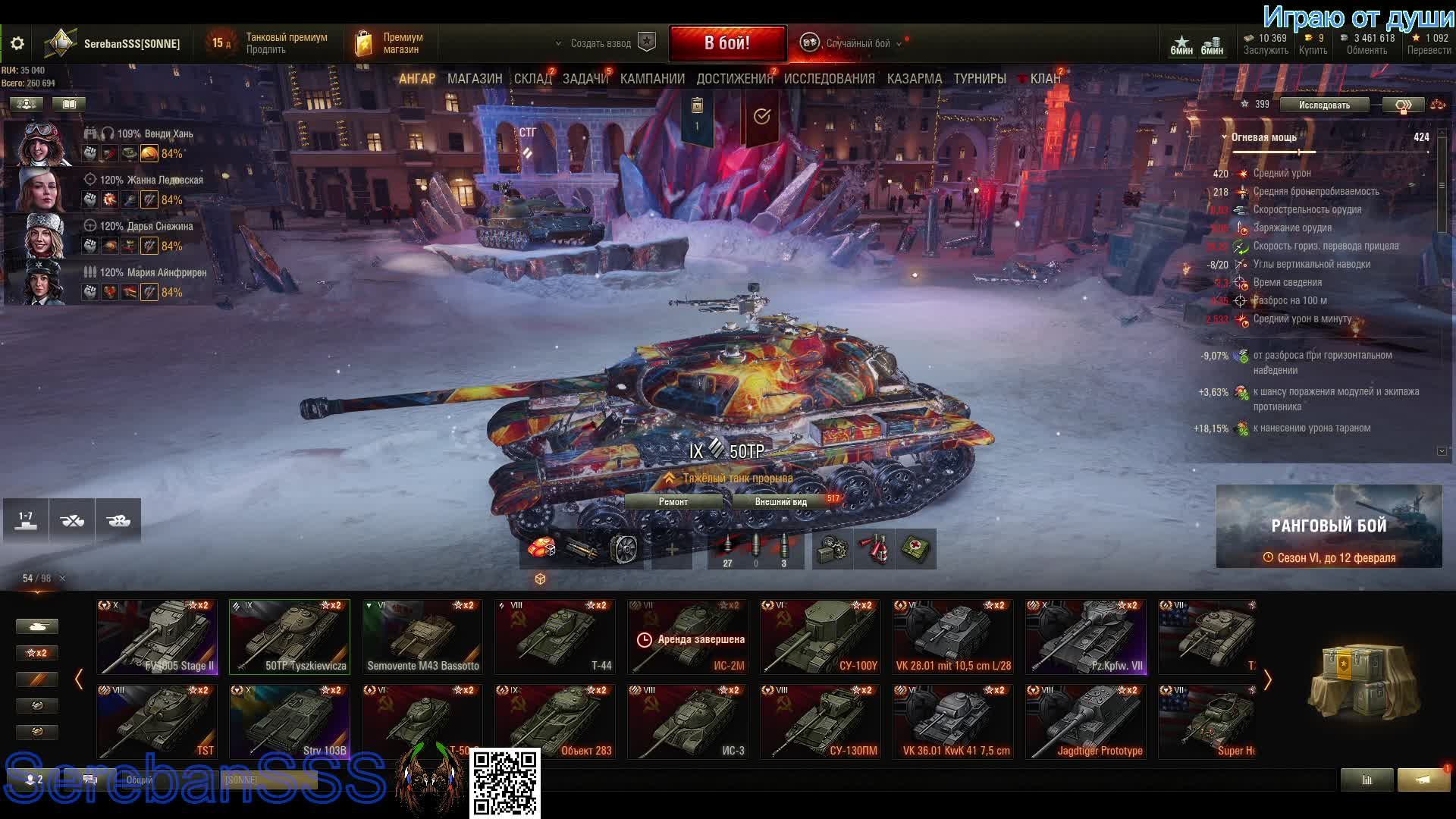Switch to the МАГАЗИН tab
Viewport: 1456px width, 819px height.
click(x=475, y=79)
